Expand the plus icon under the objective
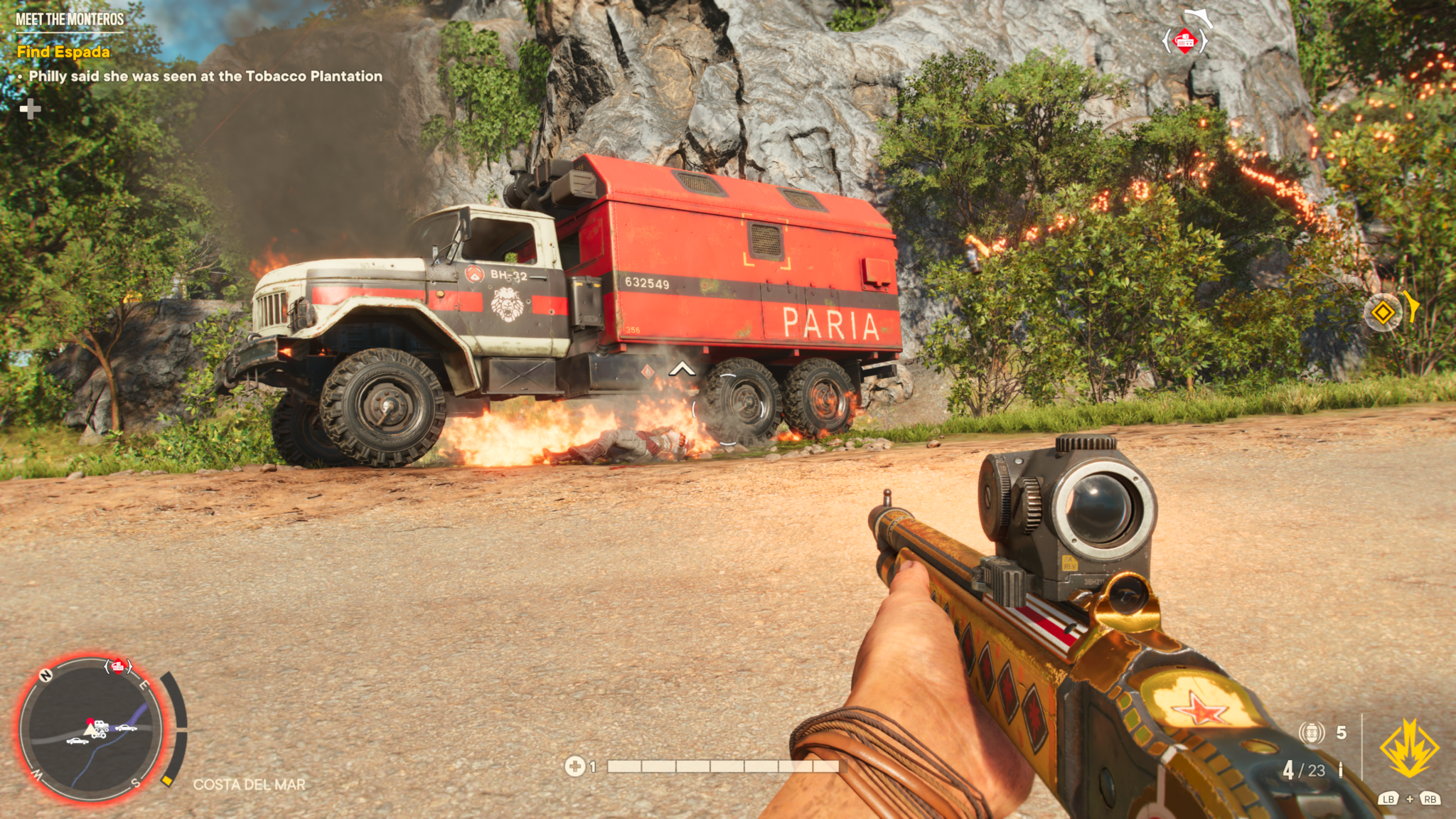 point(30,109)
